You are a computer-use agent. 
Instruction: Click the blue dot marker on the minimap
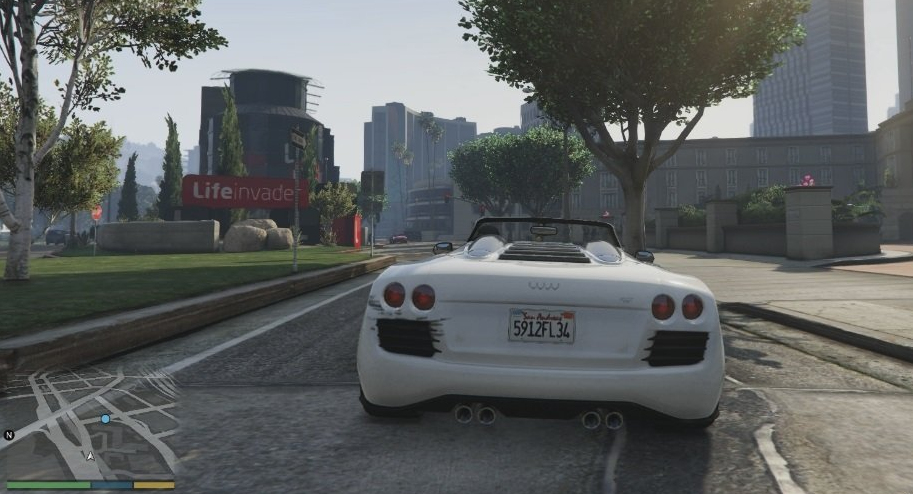(105, 419)
